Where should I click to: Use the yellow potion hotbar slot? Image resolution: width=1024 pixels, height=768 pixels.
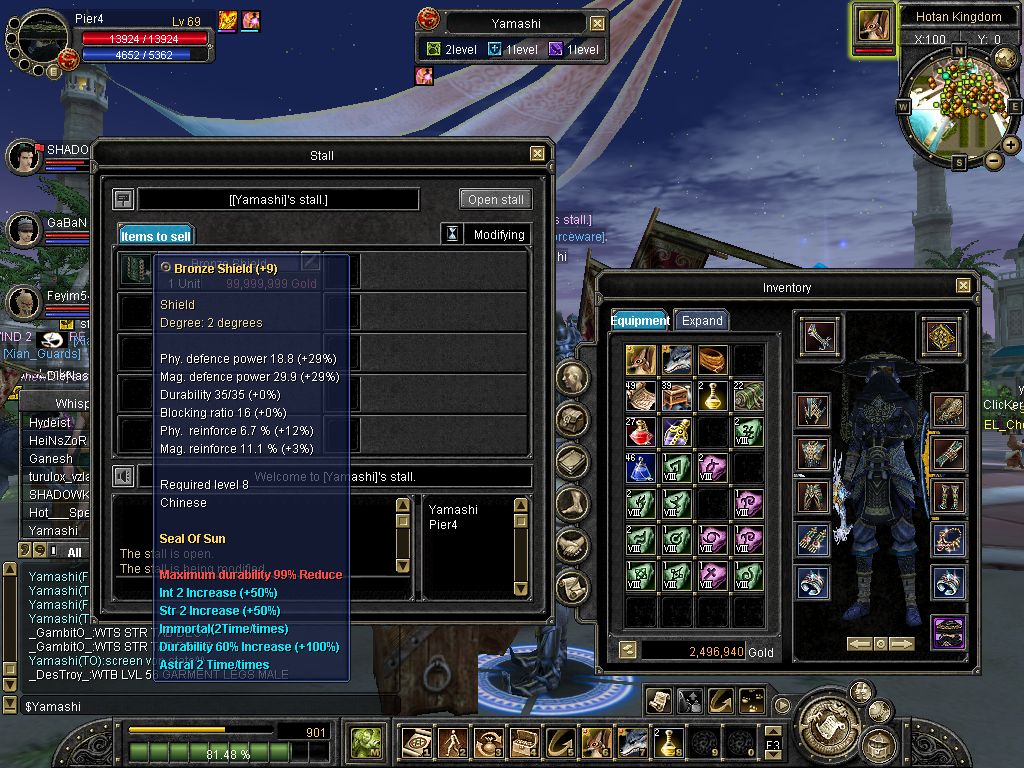point(668,742)
